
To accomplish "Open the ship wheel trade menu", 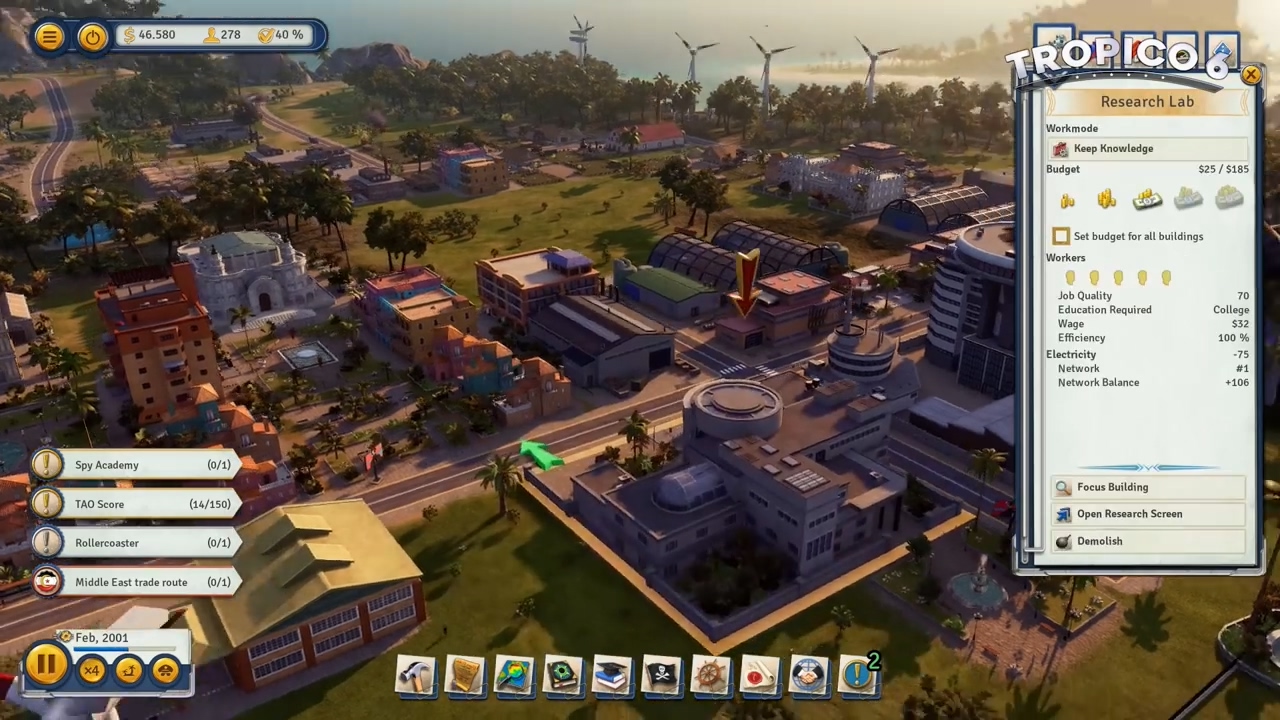I will [710, 676].
